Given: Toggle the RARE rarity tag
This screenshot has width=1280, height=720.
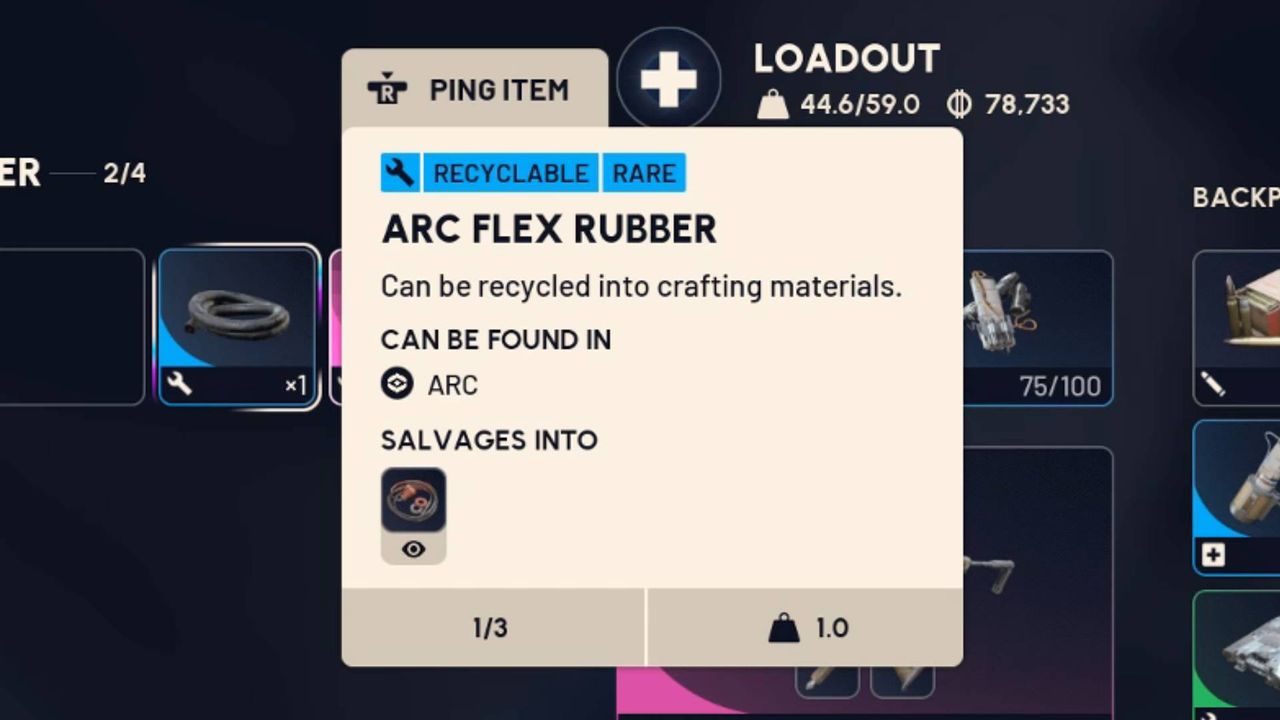Looking at the screenshot, I should [643, 172].
